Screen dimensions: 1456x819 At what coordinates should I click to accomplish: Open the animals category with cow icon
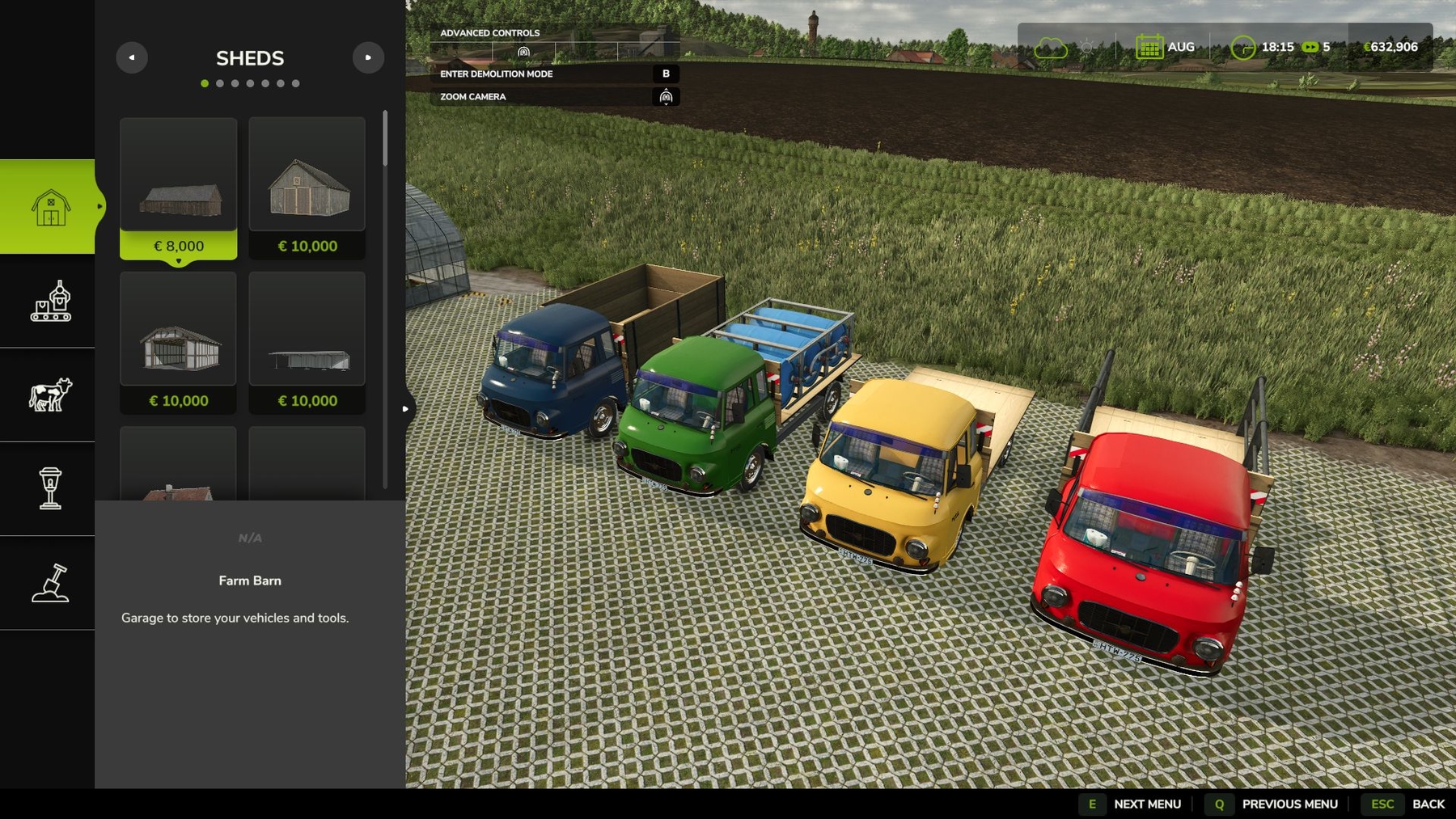click(50, 395)
